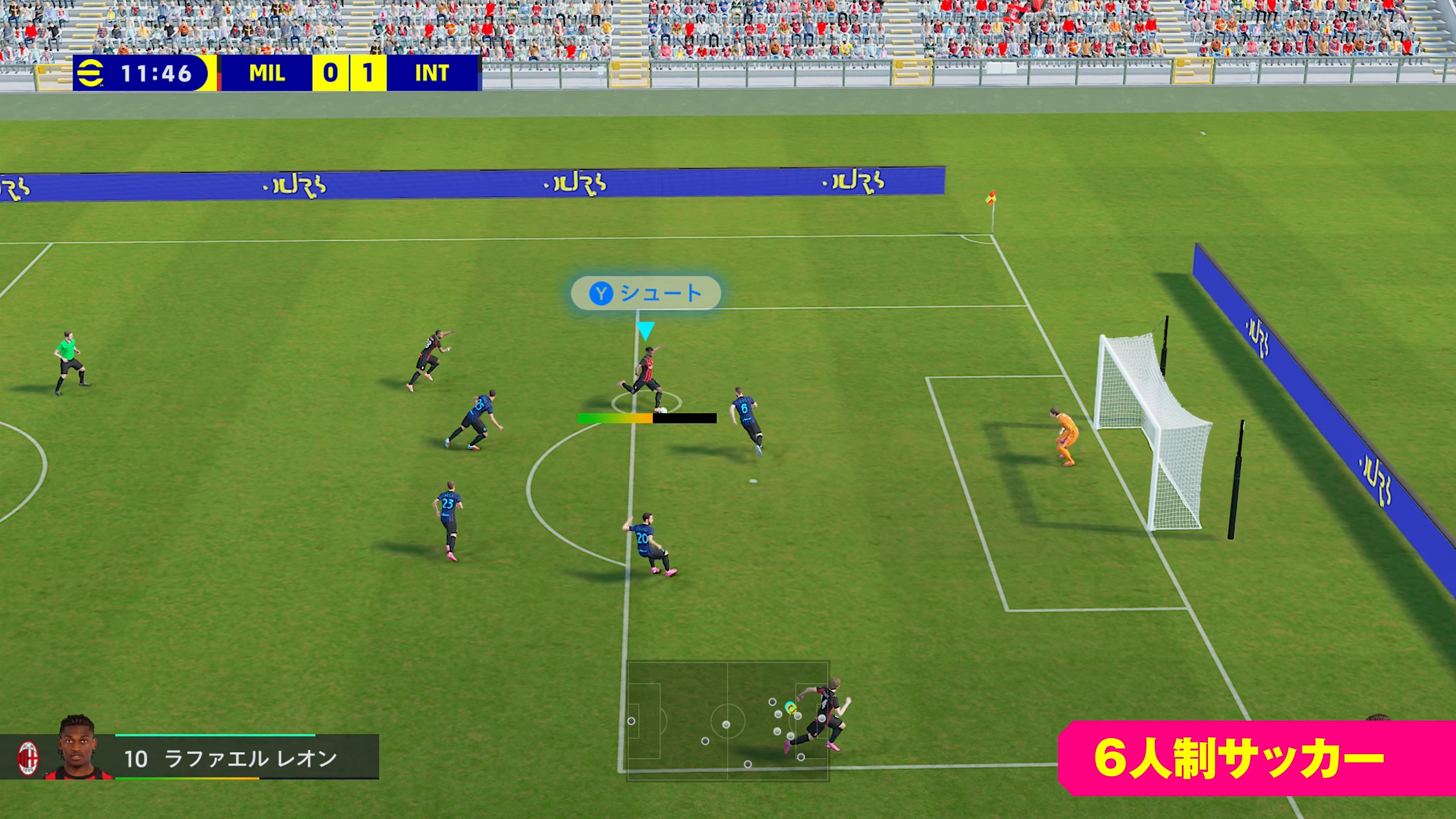Click the シュート command button

(646, 292)
